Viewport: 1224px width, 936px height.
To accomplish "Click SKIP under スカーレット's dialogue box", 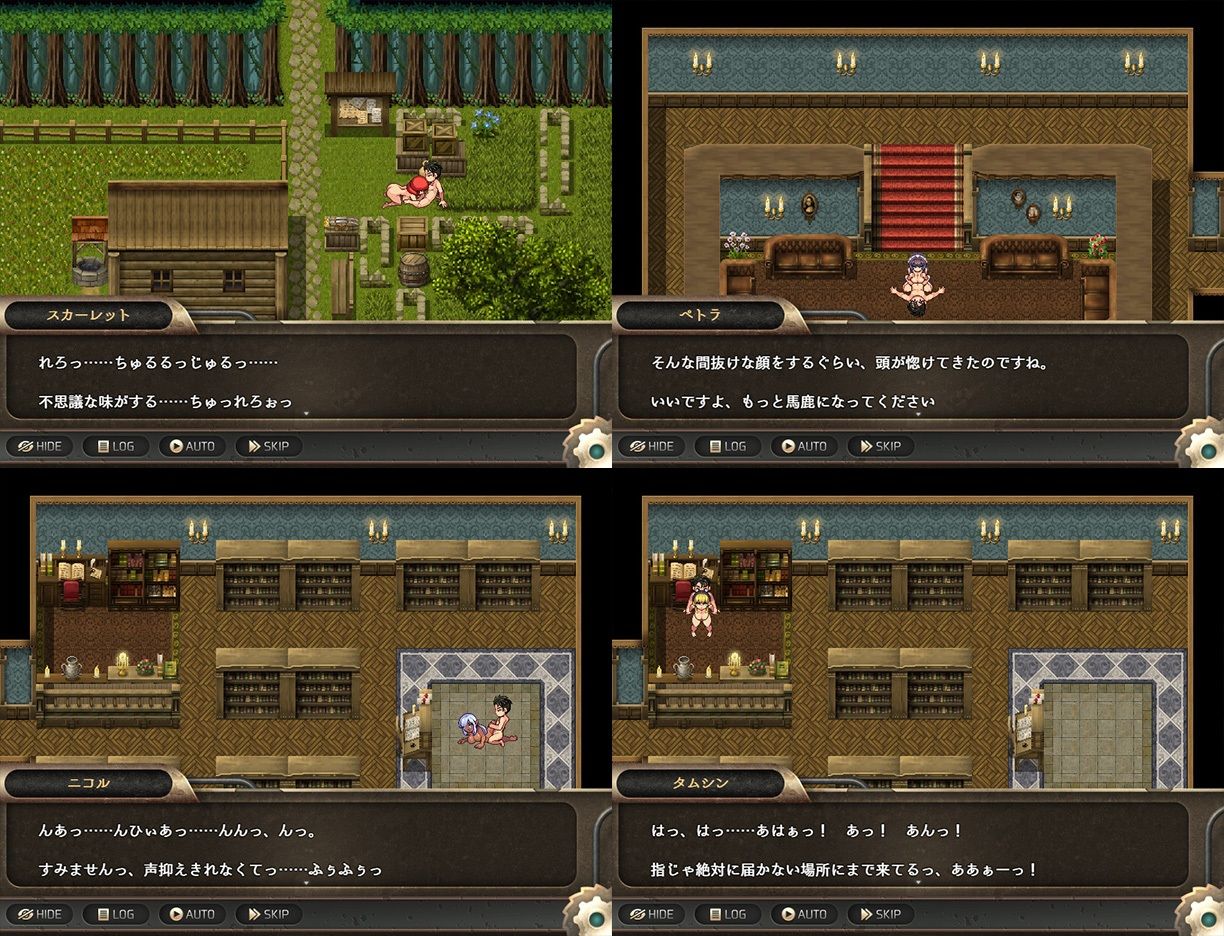I will tap(268, 446).
